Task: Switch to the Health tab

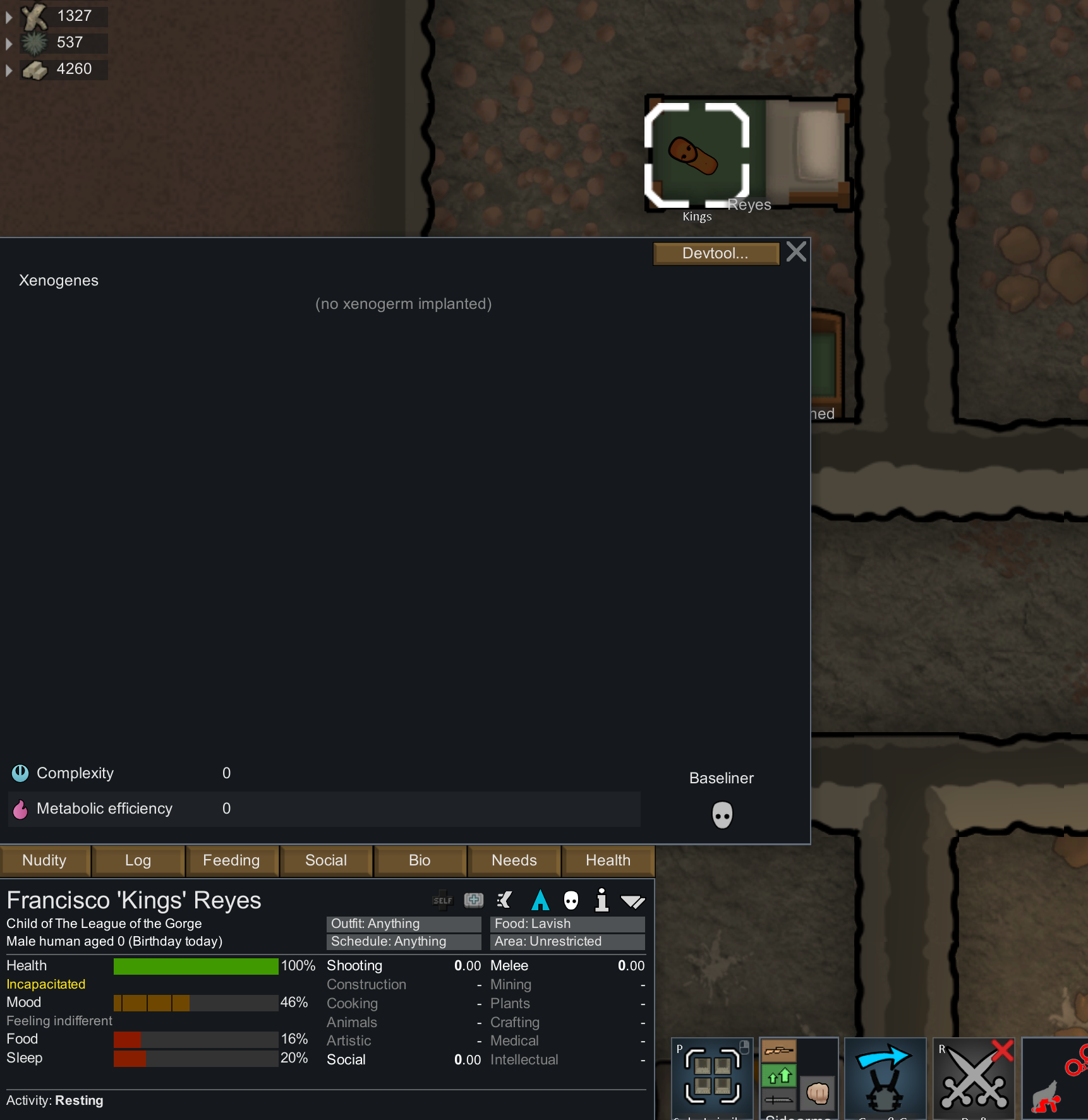Action: 607,860
